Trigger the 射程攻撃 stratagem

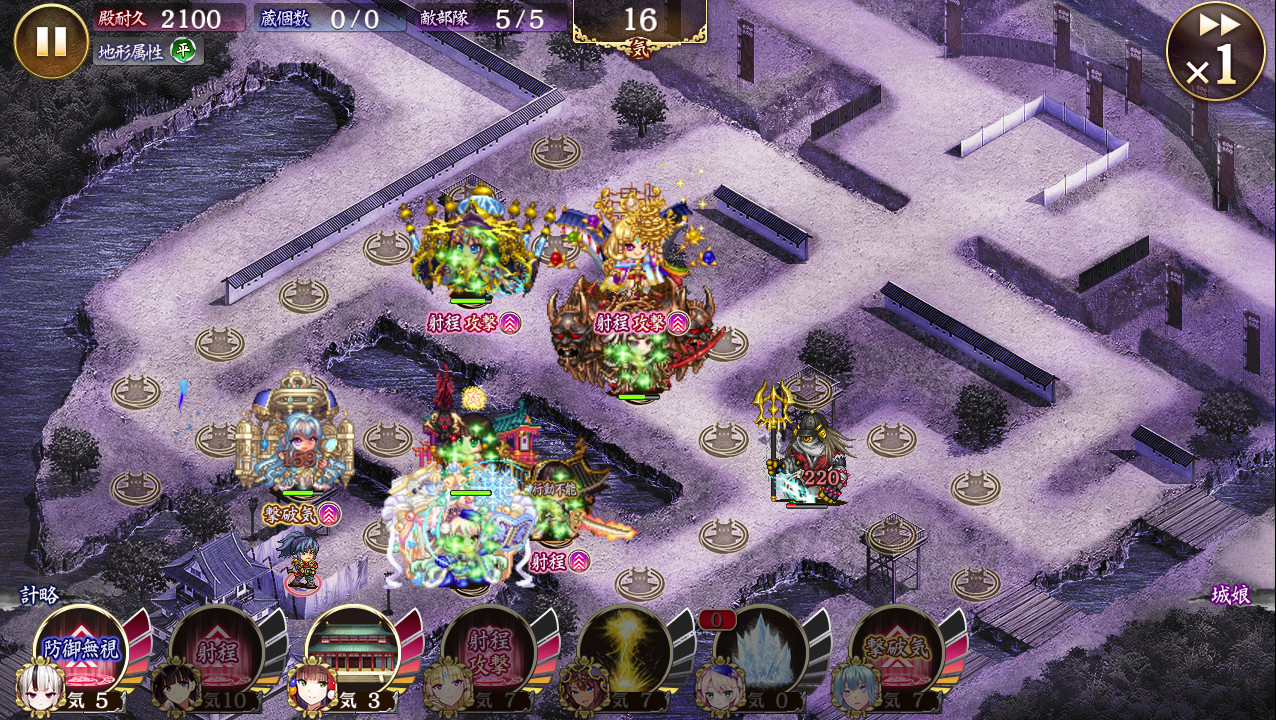pos(489,652)
